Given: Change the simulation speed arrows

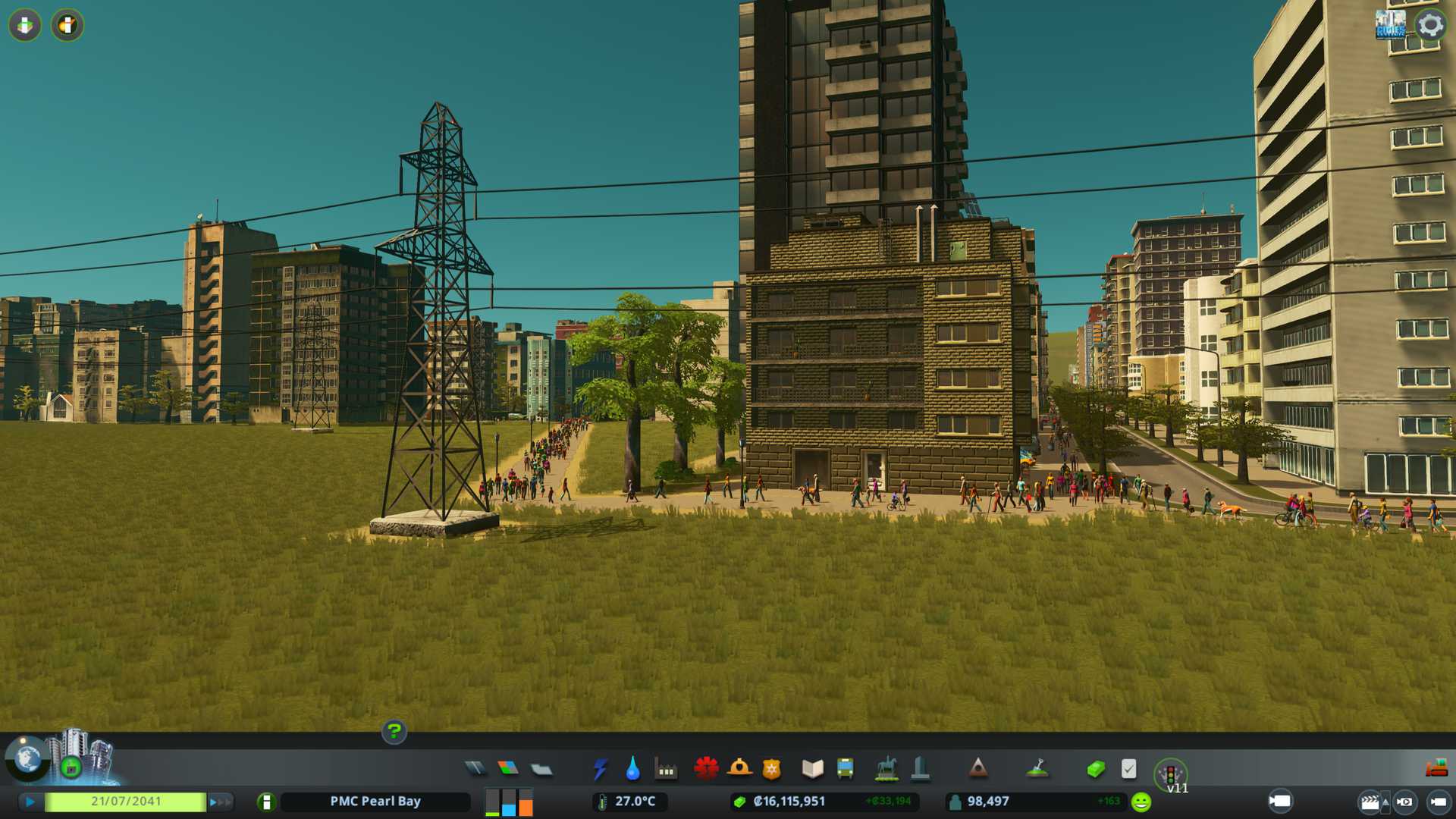Looking at the screenshot, I should [x=220, y=802].
